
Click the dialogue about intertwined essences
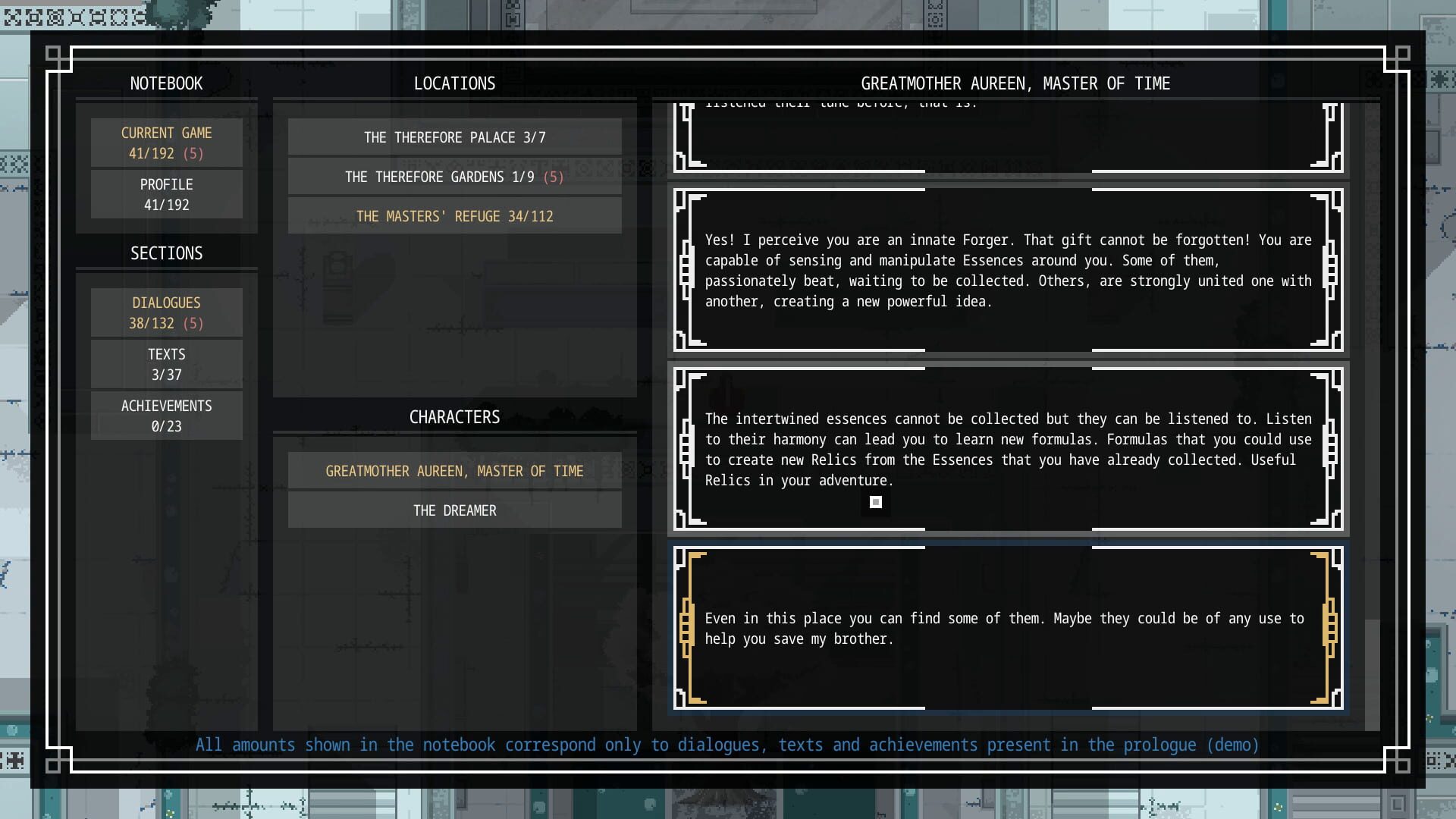pyautogui.click(x=1009, y=449)
